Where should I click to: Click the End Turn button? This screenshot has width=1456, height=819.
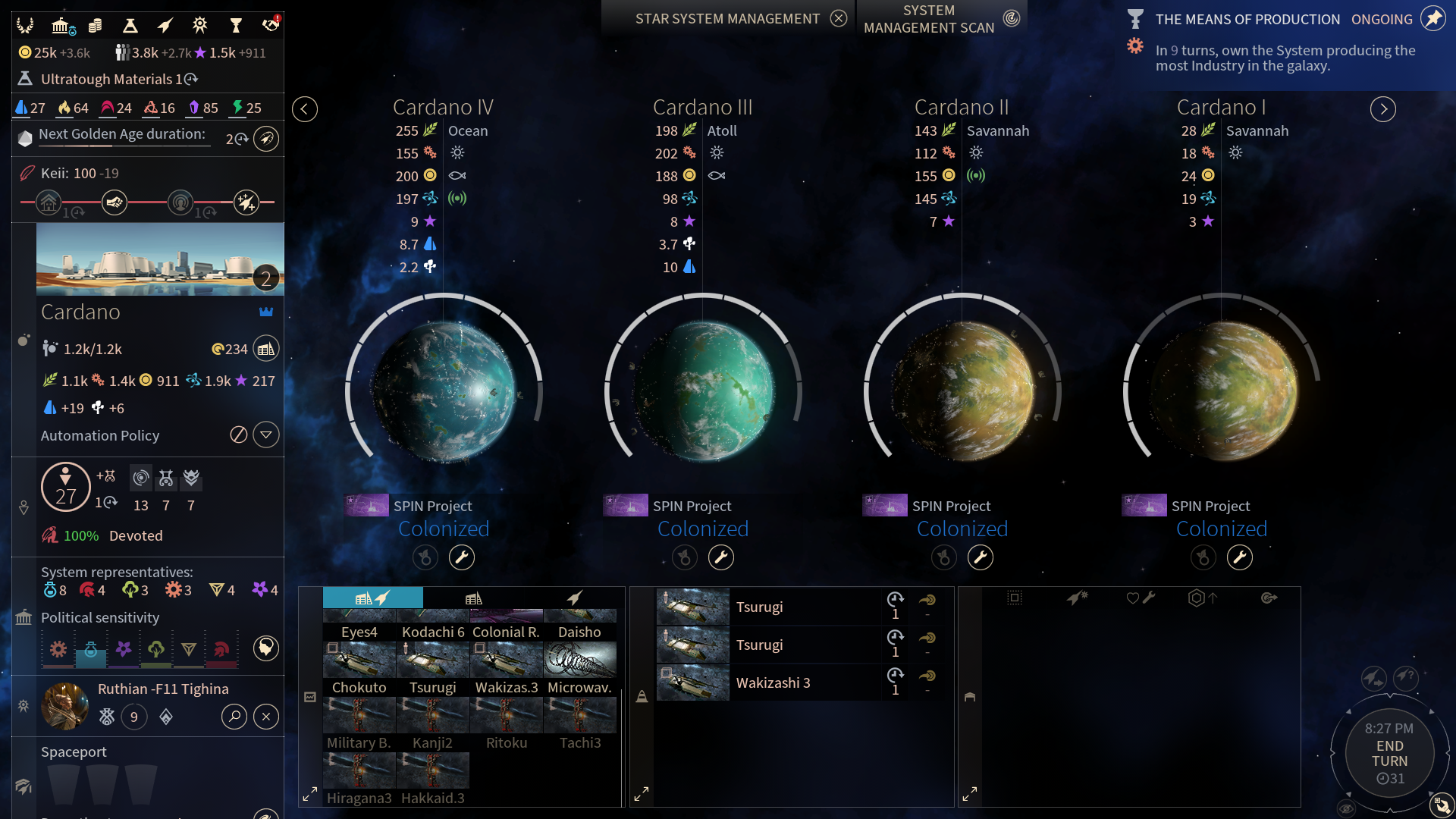1389,754
